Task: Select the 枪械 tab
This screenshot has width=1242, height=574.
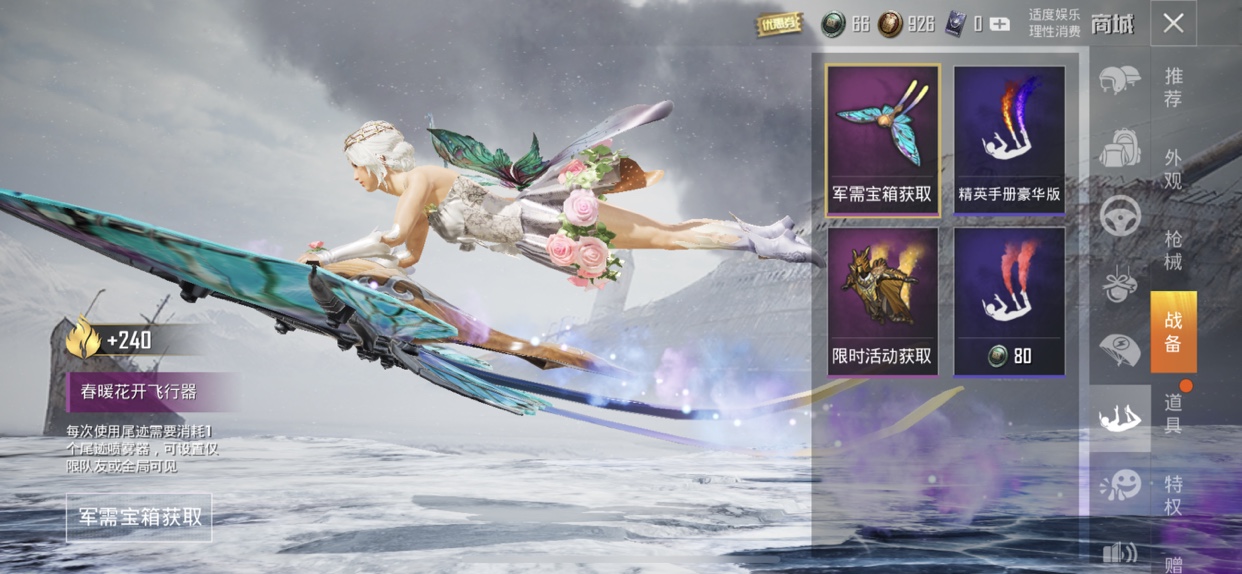Action: coord(1173,250)
